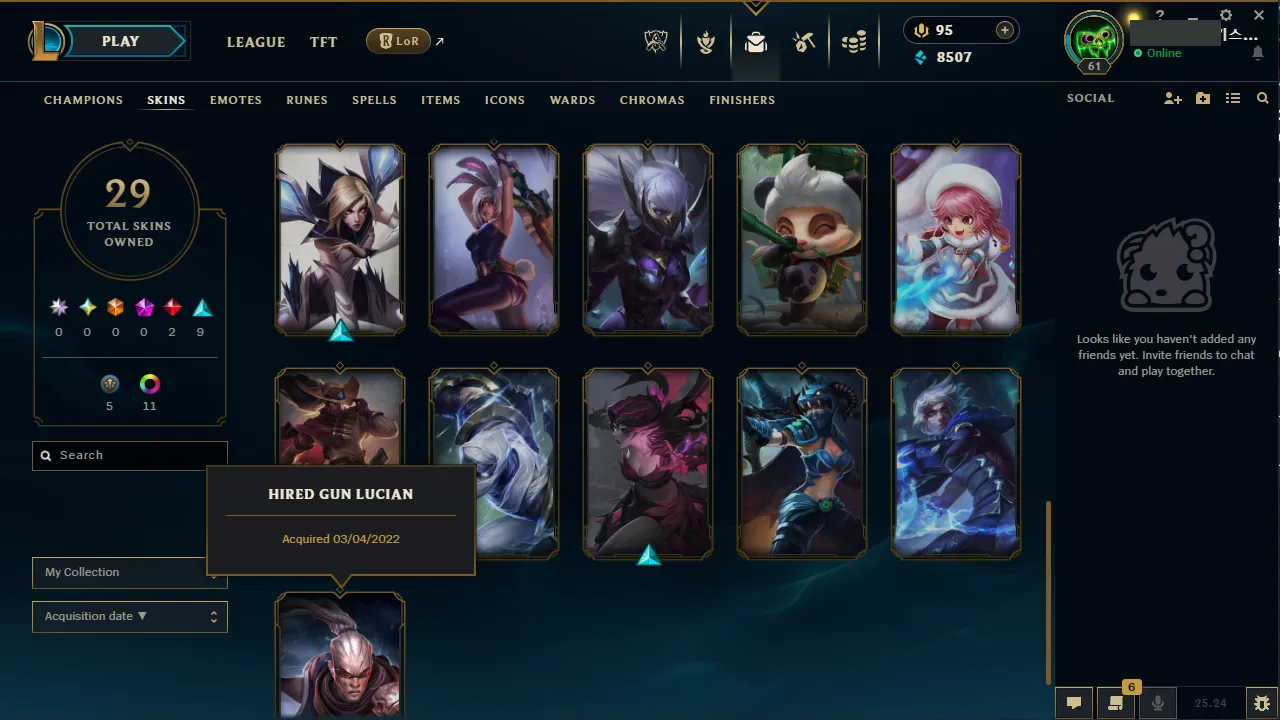Select the Hired Gun Lucian skin thumbnail
The width and height of the screenshot is (1280, 720).
tap(340, 655)
